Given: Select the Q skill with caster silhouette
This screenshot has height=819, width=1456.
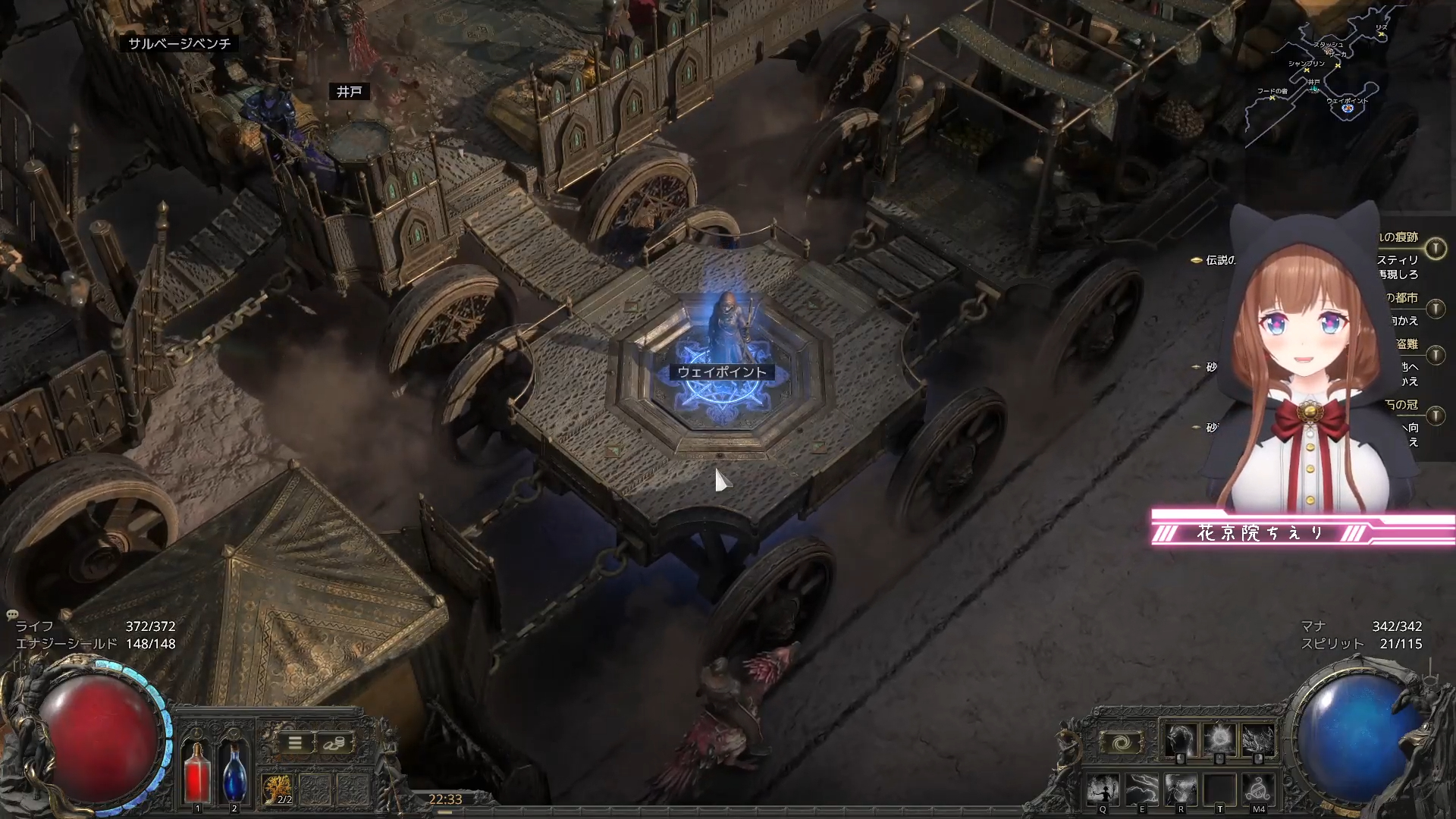Looking at the screenshot, I should [1103, 790].
